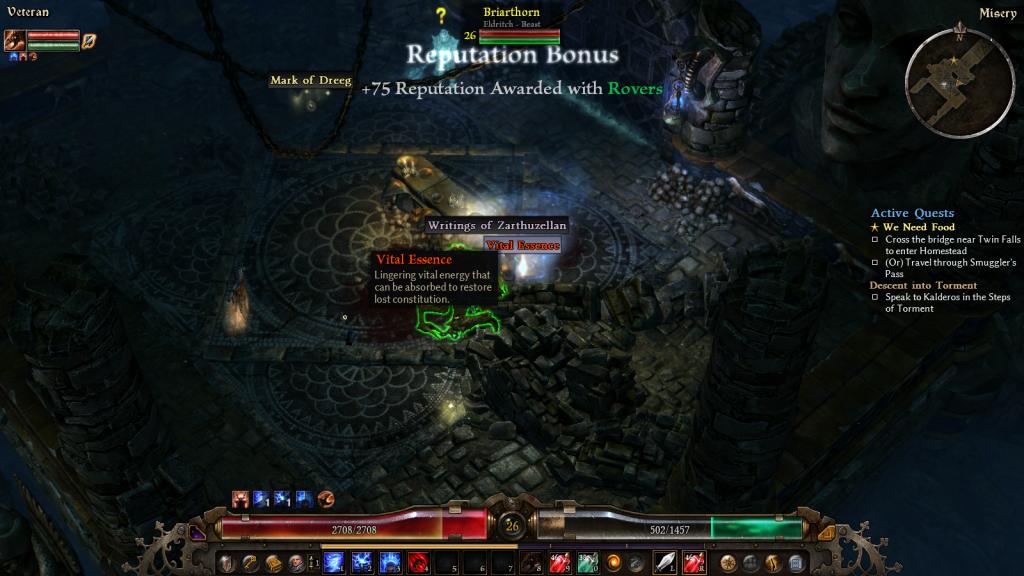This screenshot has width=1024, height=576.
Task: Pick up the Writings of Zarthuzellan label
Action: 497,226
